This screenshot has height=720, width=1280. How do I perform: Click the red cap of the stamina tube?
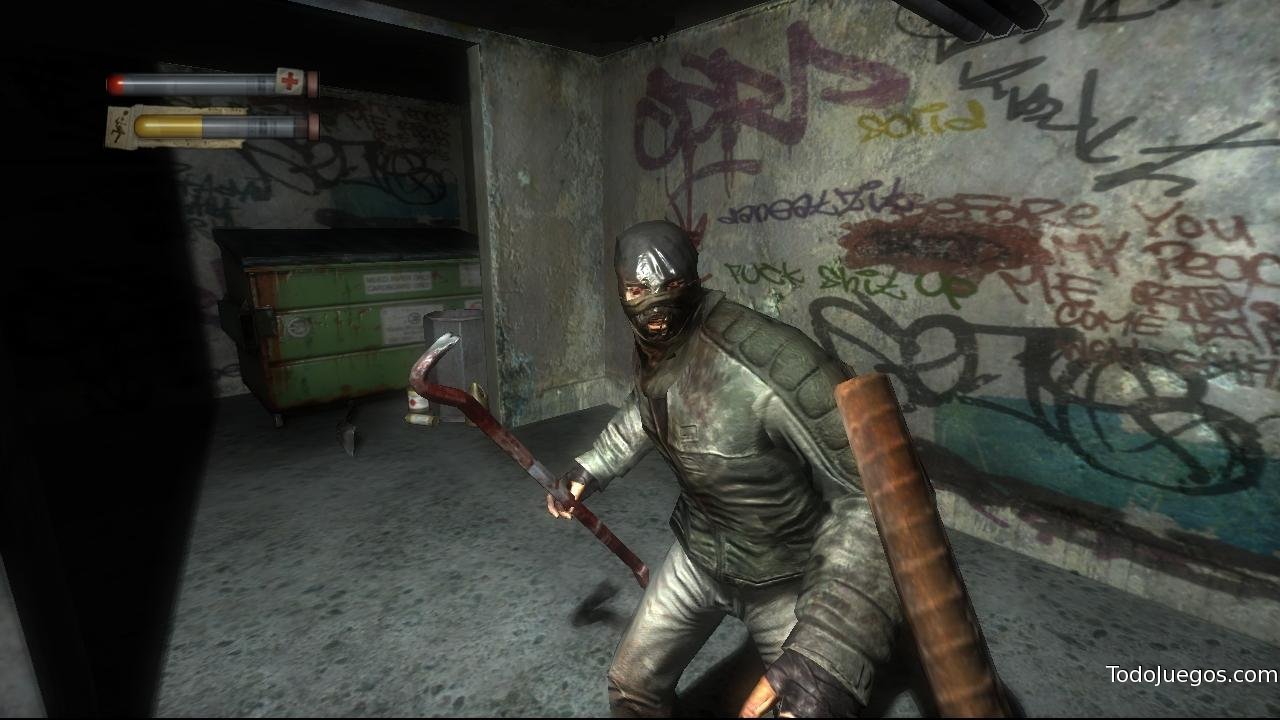coord(314,126)
